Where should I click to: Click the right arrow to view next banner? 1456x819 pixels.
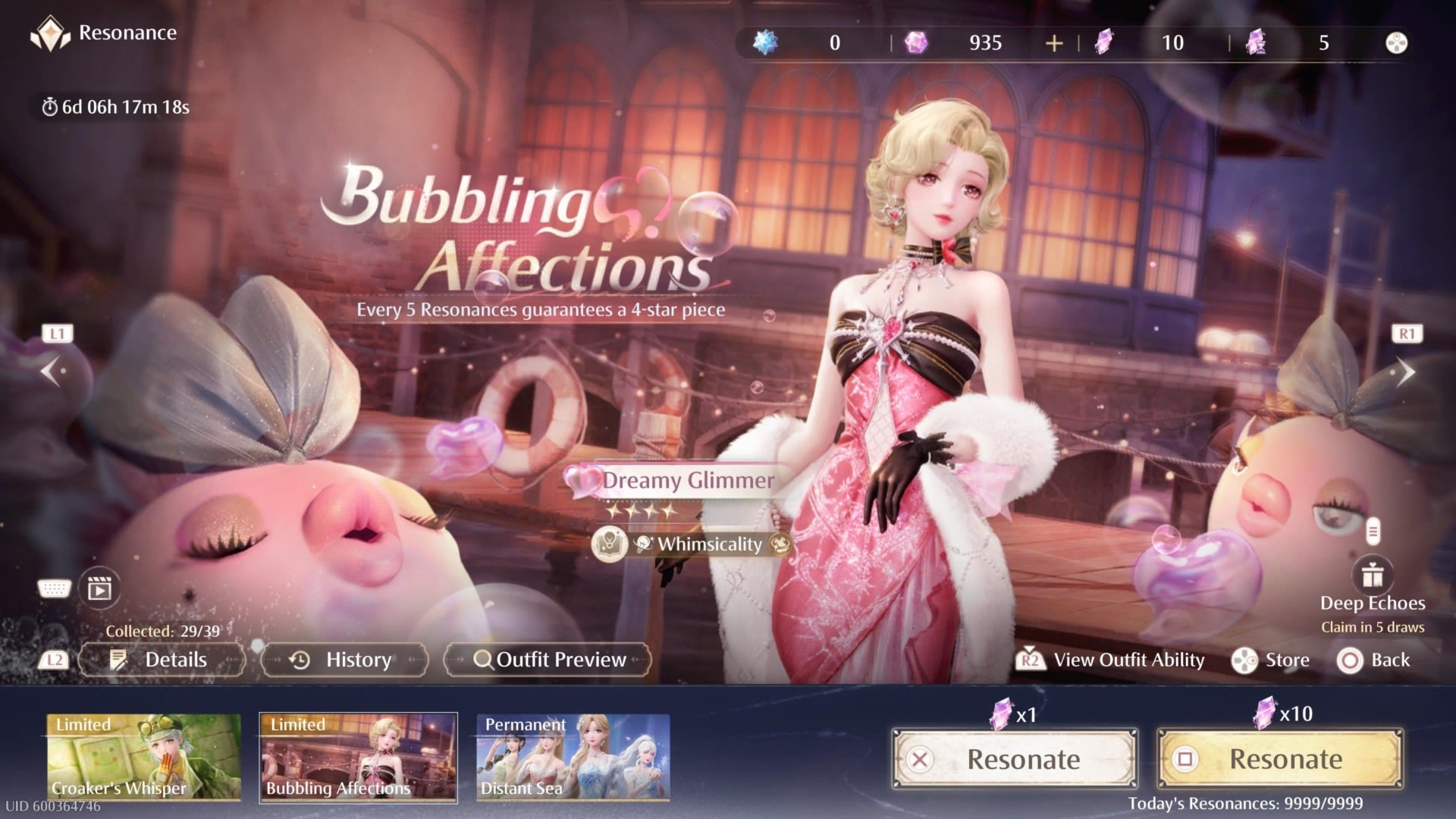[x=1407, y=370]
